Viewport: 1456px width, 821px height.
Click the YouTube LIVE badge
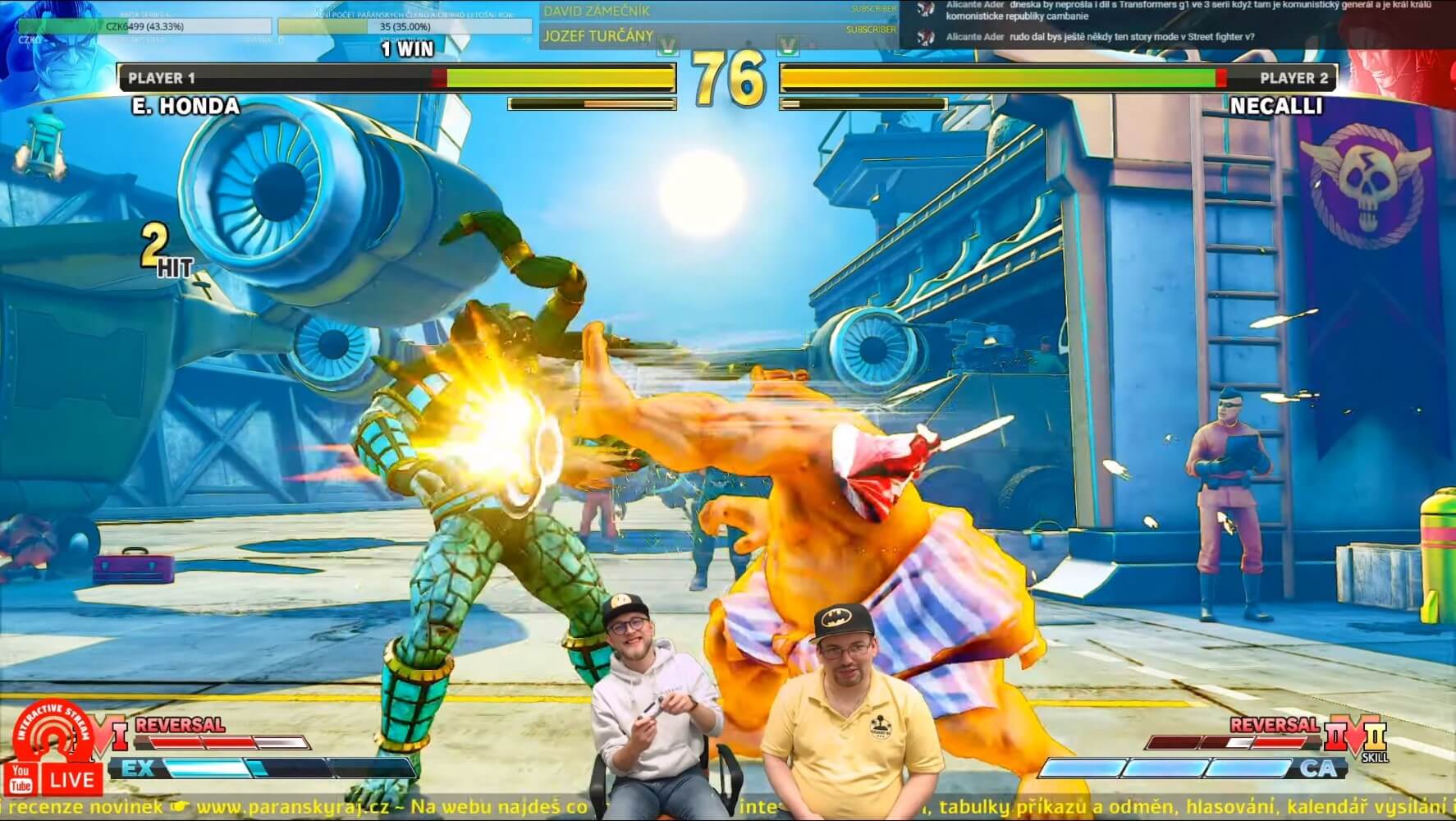54,778
